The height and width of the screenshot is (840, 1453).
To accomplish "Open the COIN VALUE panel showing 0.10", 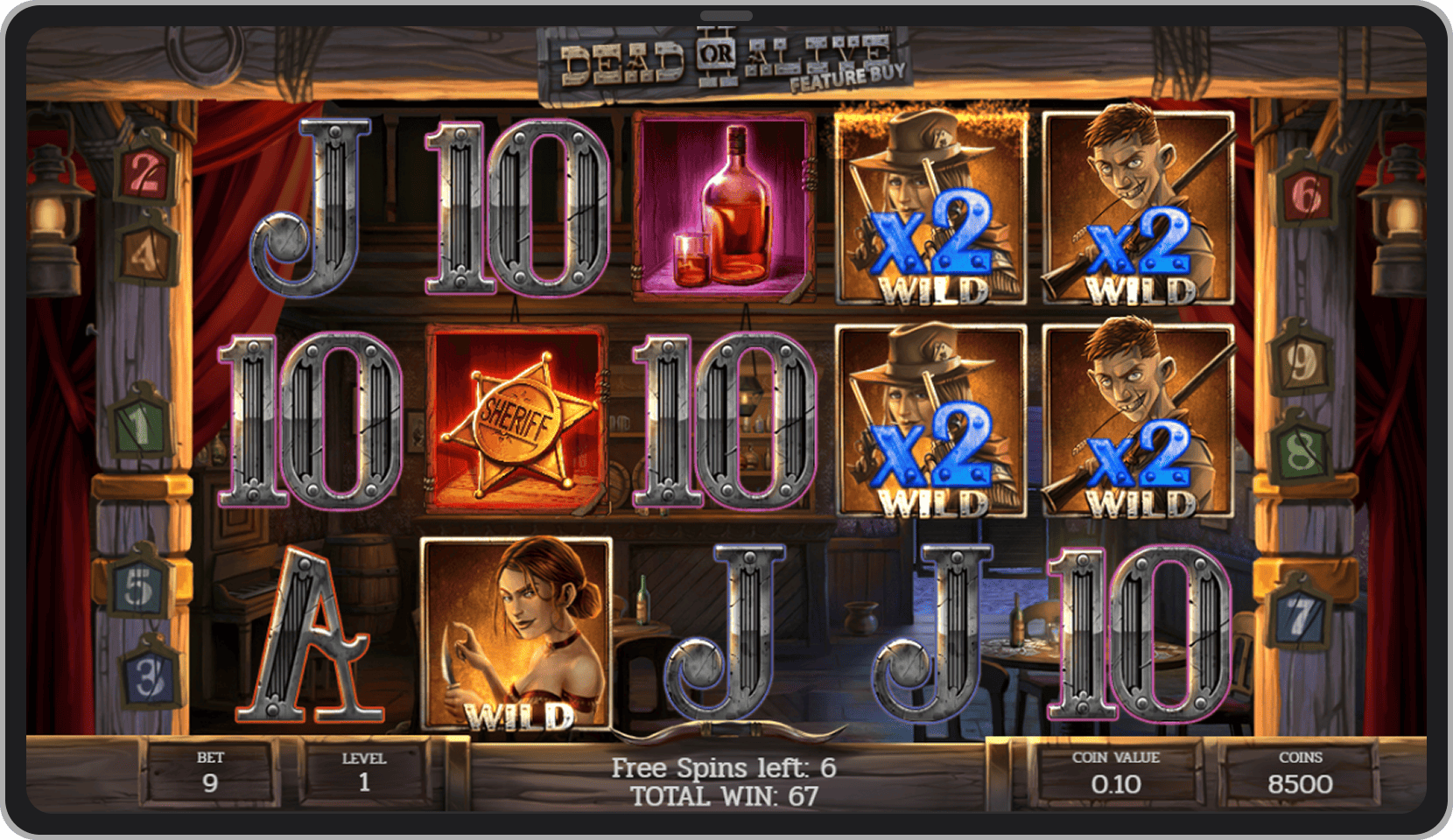I will pos(1116,772).
